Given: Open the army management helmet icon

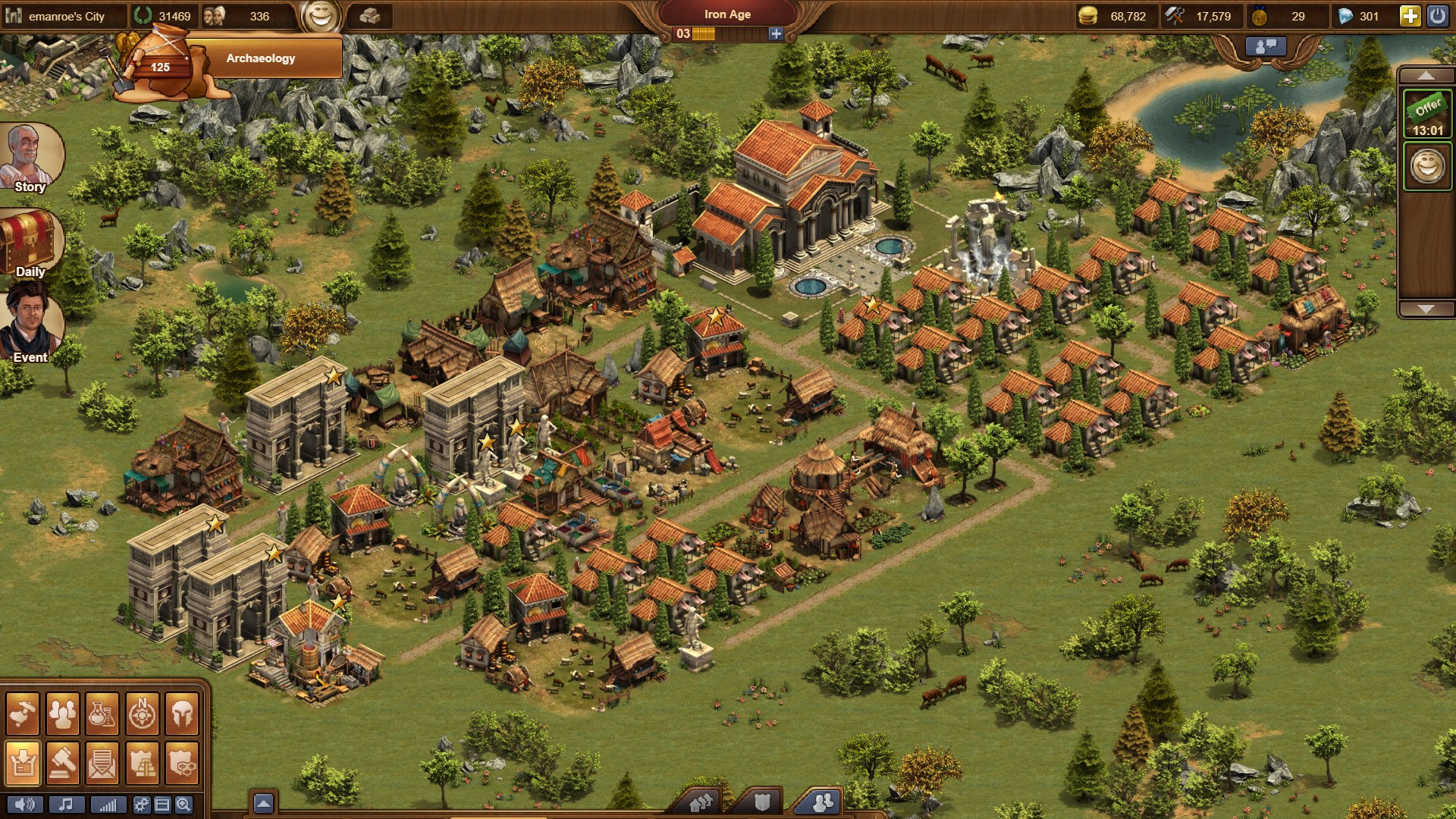Looking at the screenshot, I should click(182, 714).
